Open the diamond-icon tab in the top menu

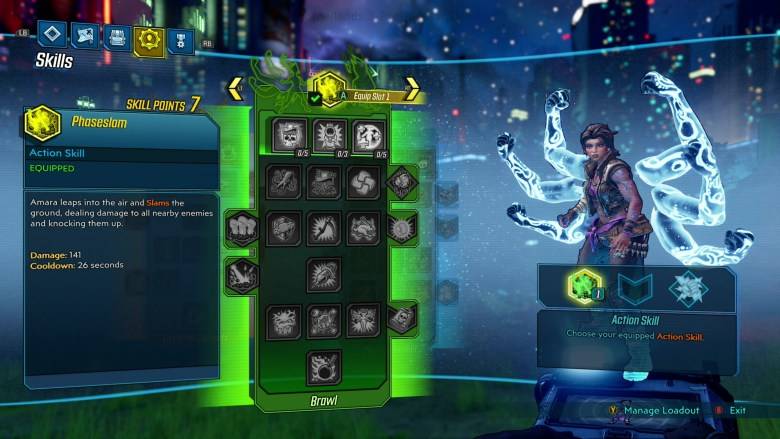(x=52, y=37)
